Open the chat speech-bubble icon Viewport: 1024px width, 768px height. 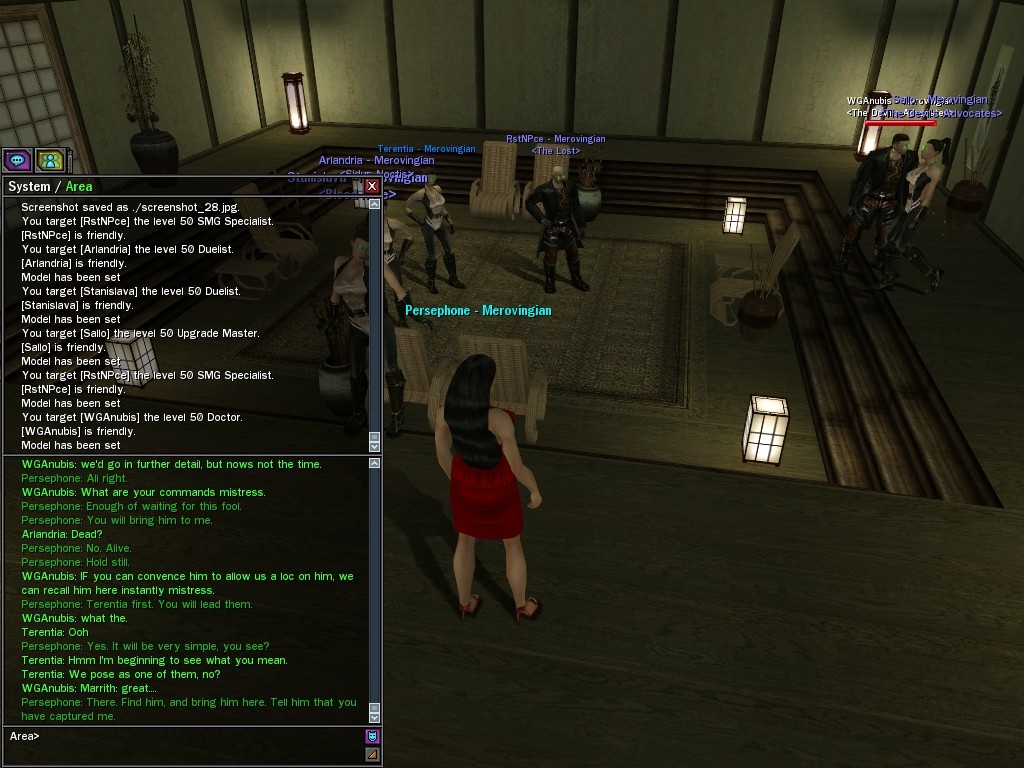(x=17, y=159)
